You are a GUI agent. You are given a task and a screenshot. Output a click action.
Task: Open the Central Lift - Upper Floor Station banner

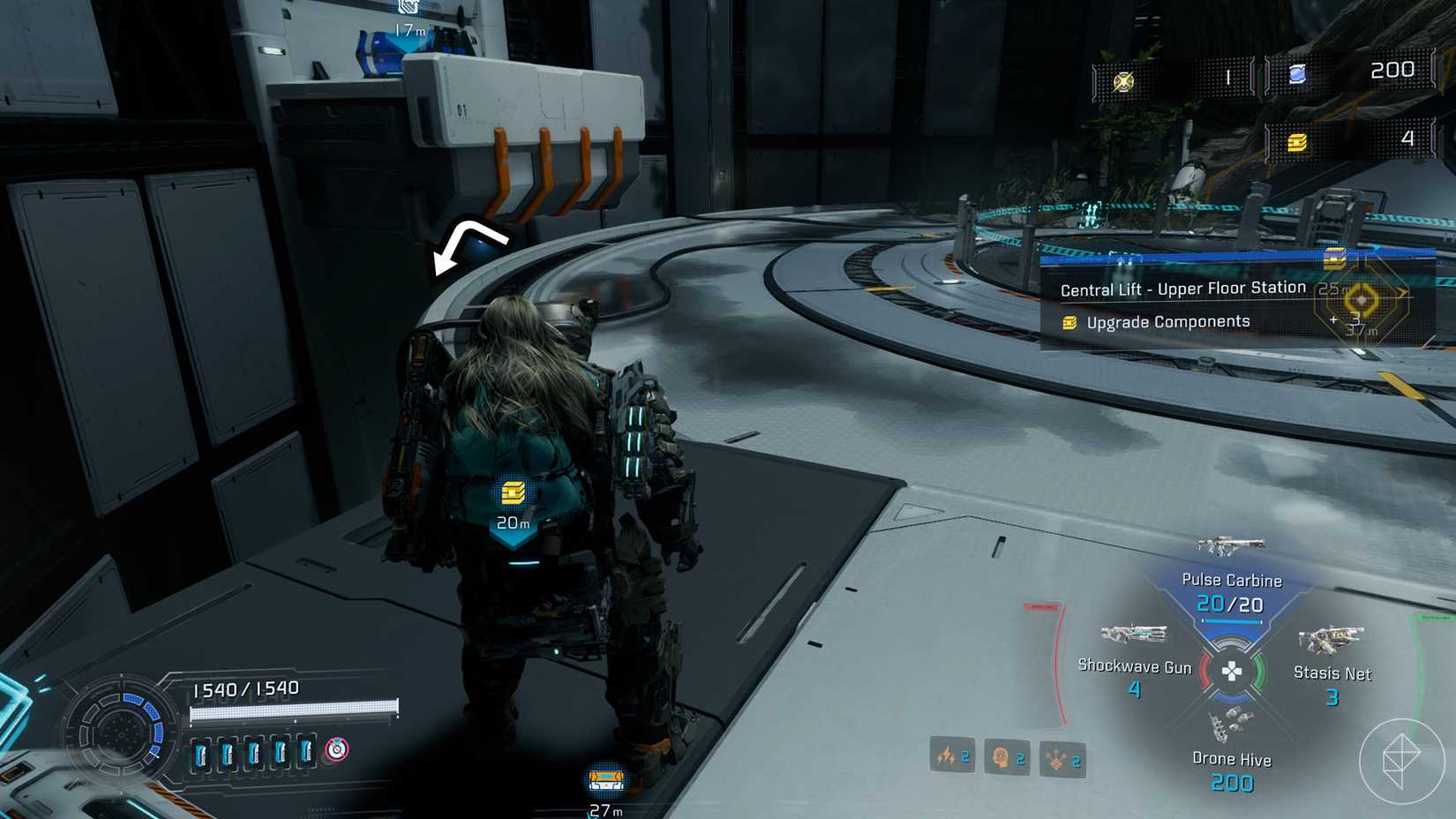(1182, 288)
